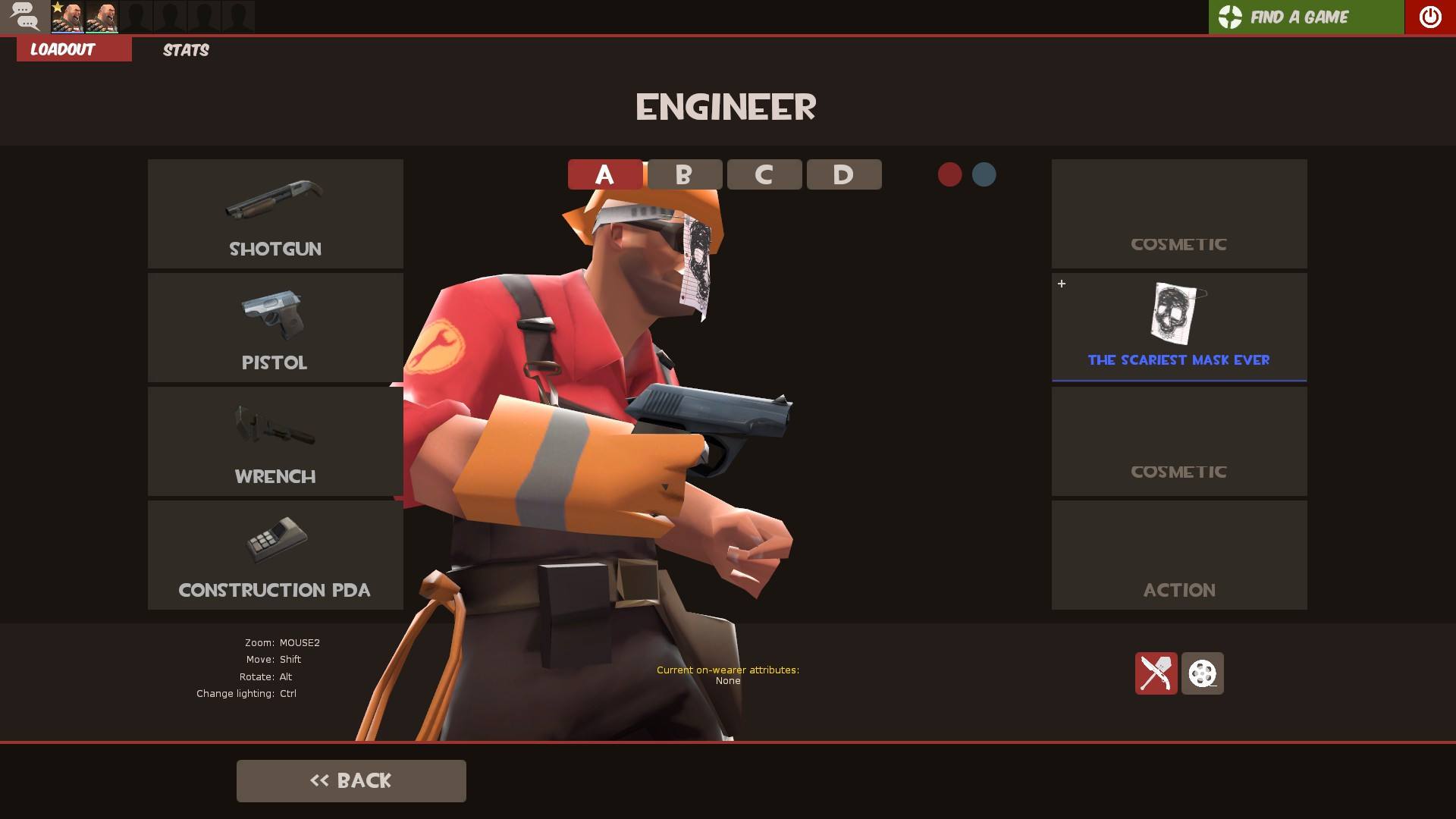Click The Scariest Mask Ever cosmetic
Image resolution: width=1456 pixels, height=819 pixels.
pos(1178,326)
